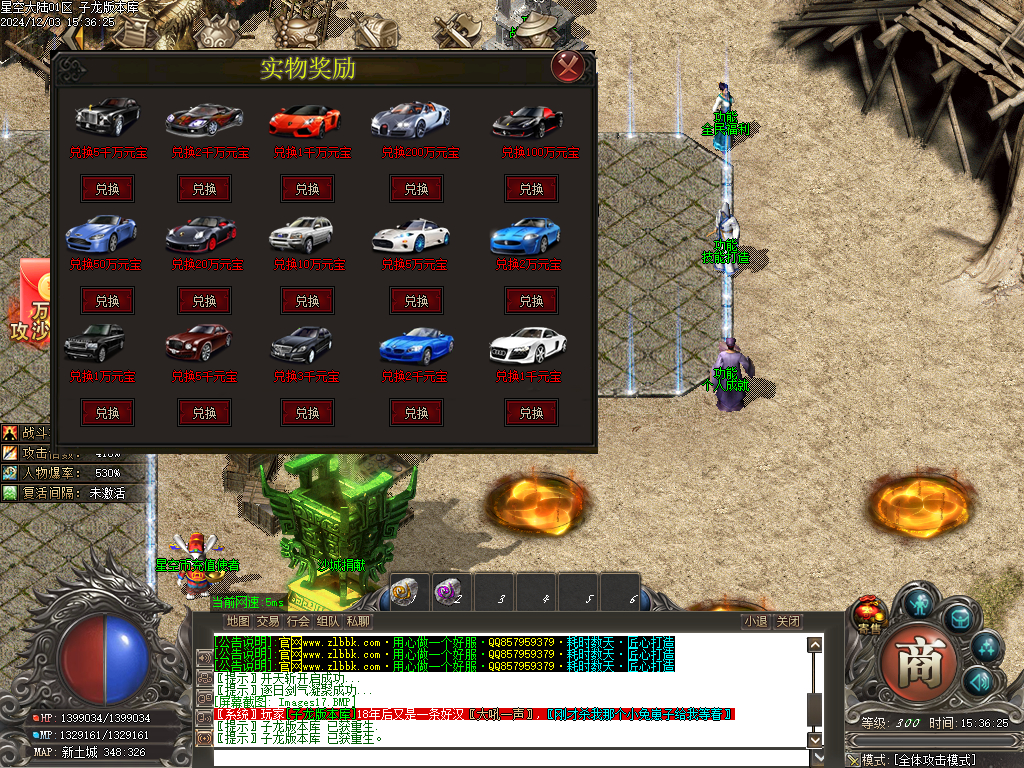This screenshot has width=1024, height=768.
Task: Open the 交易 trade tab
Action: [268, 621]
